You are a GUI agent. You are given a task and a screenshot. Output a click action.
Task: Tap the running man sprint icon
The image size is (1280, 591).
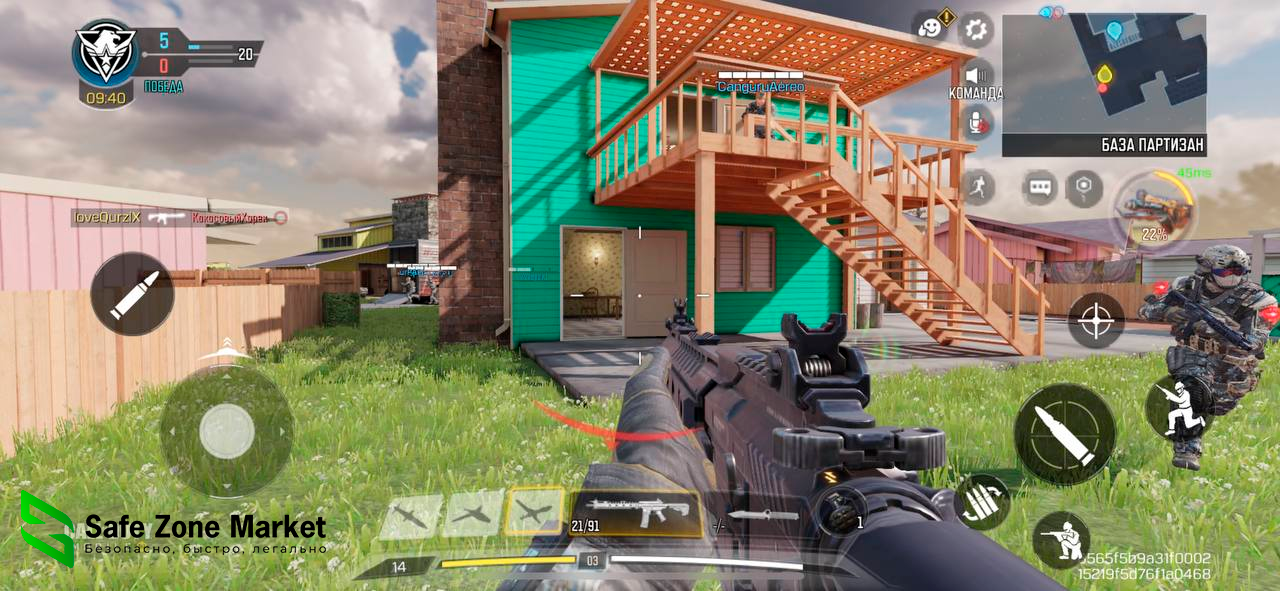coord(976,187)
